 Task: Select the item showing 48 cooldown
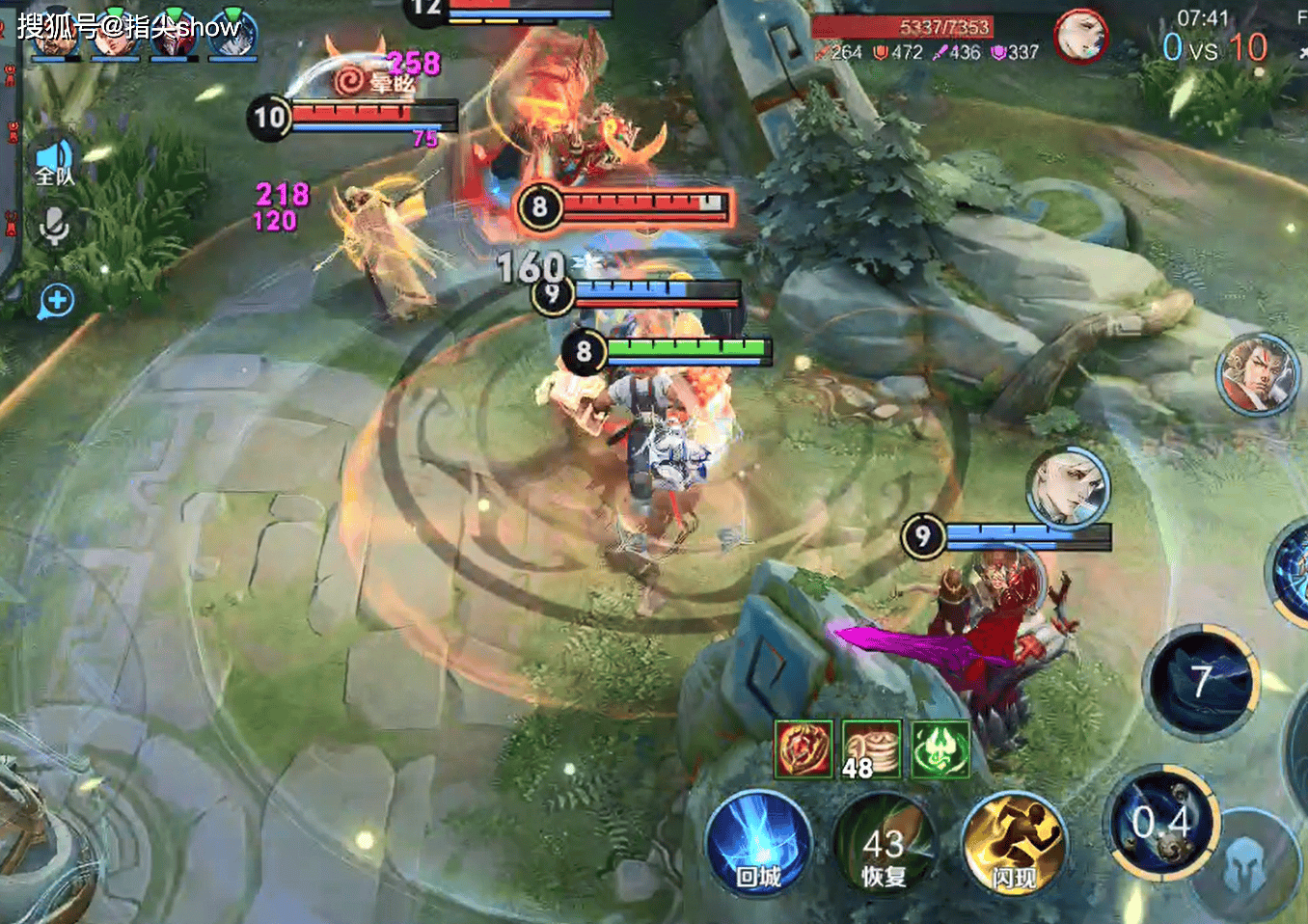coord(871,749)
